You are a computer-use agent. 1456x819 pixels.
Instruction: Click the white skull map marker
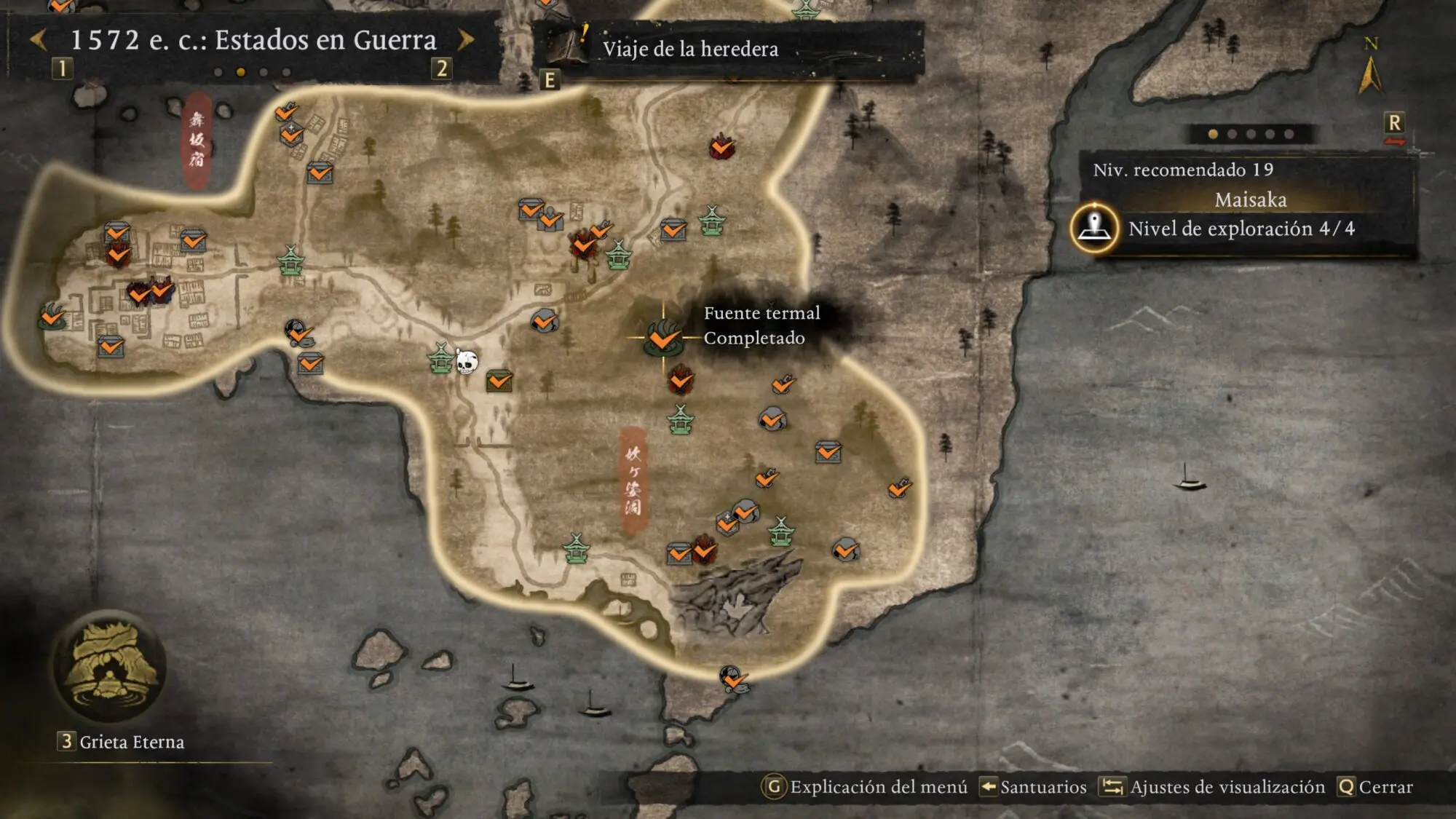click(x=467, y=361)
